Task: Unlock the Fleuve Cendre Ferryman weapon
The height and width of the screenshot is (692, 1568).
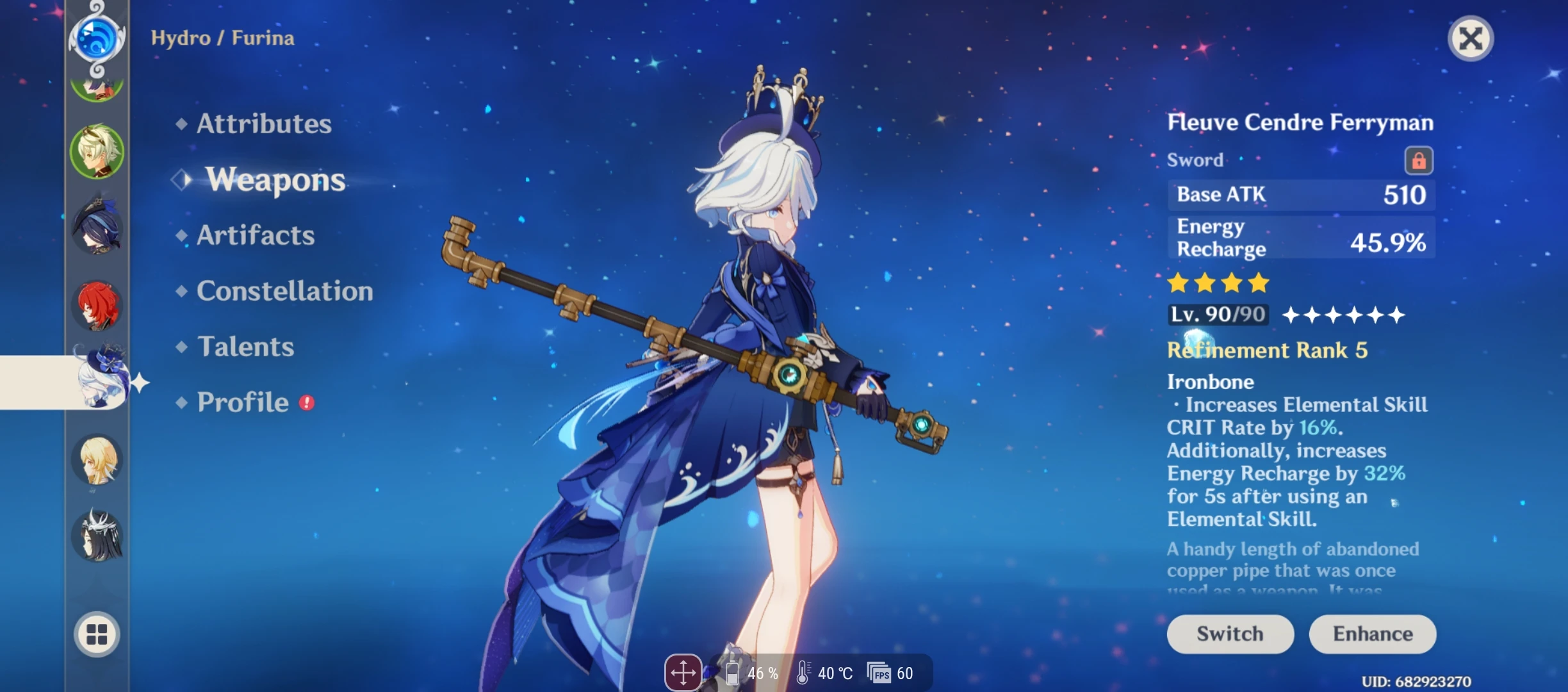Action: (1419, 160)
